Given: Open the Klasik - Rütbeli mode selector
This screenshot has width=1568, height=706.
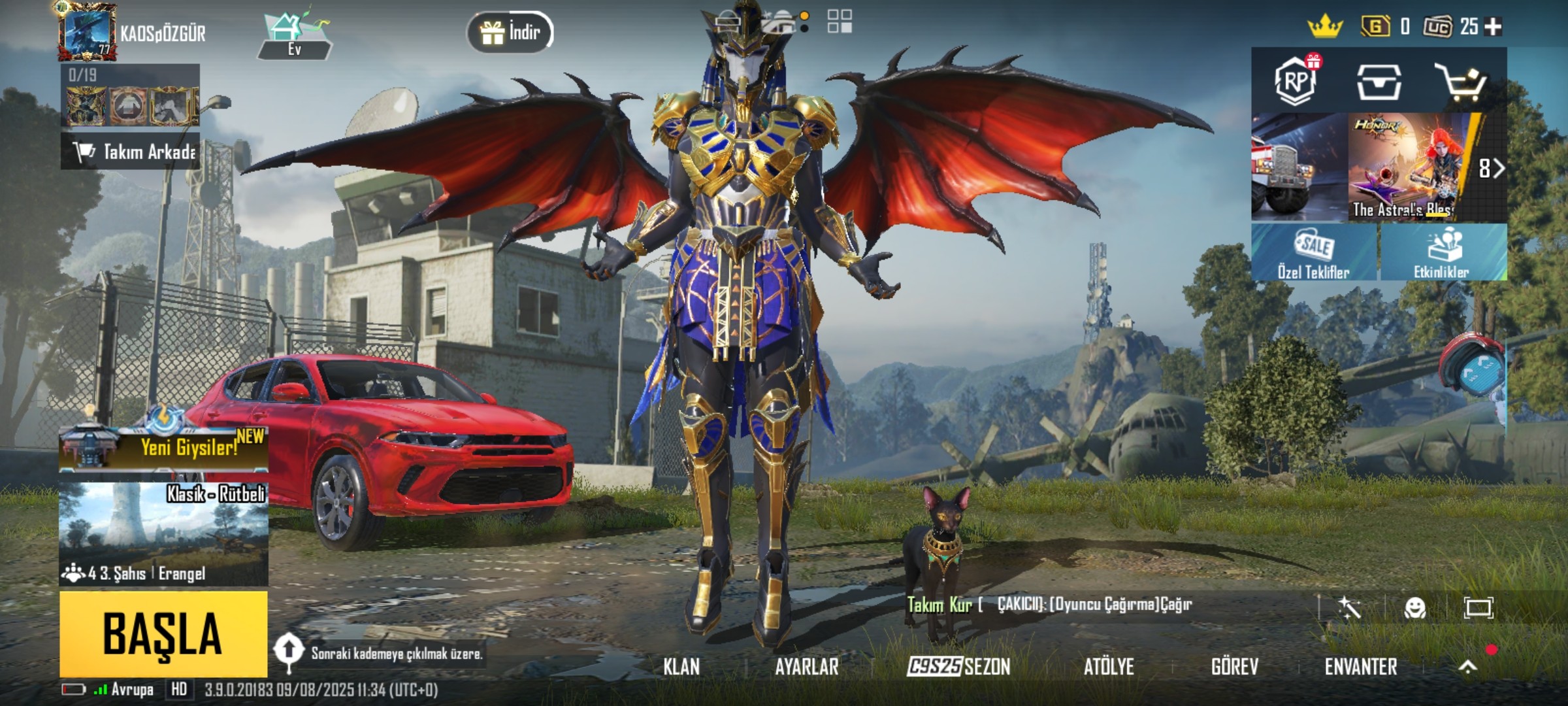Looking at the screenshot, I should point(163,534).
